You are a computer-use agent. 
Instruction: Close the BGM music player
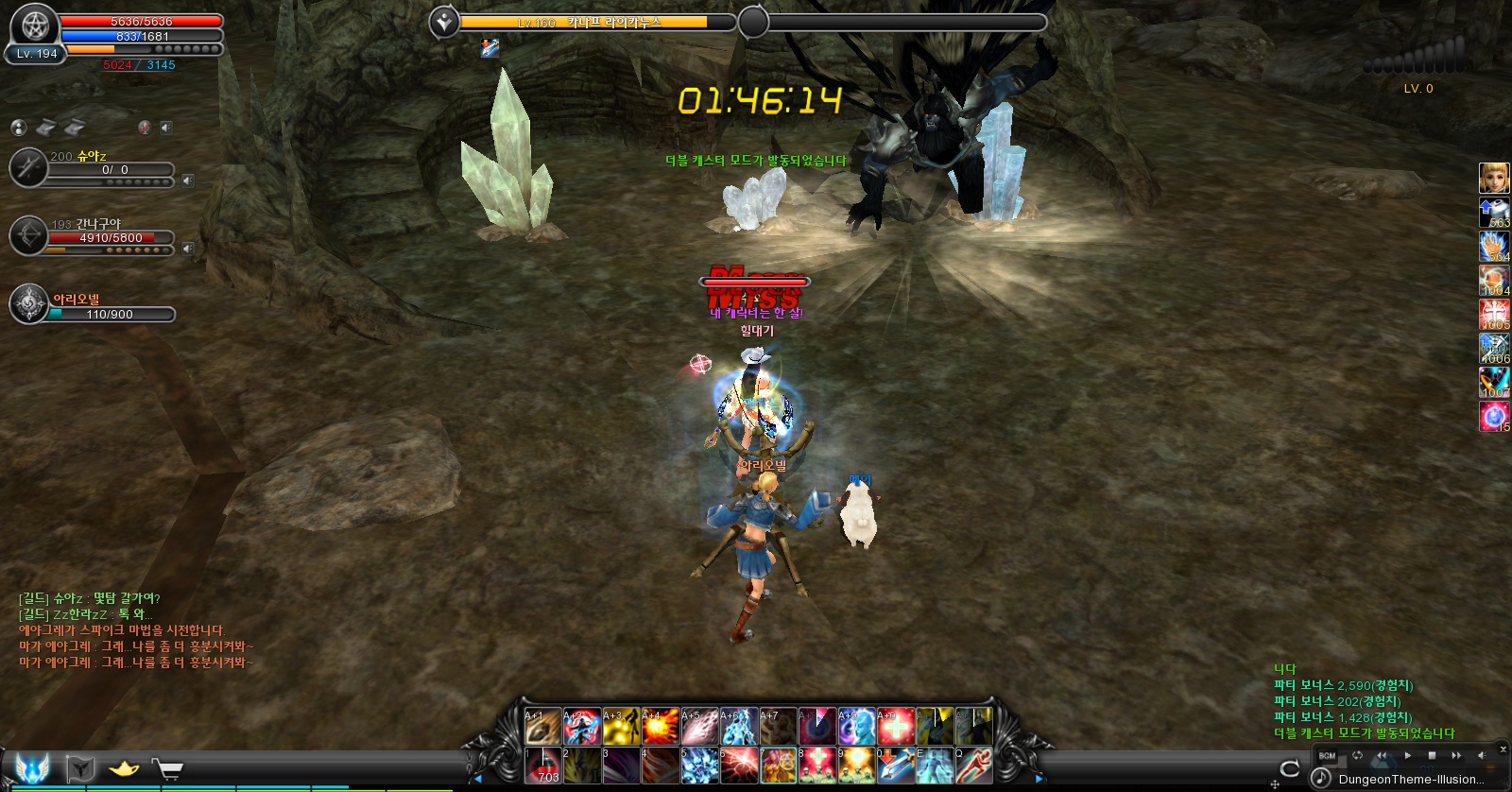[1503, 749]
